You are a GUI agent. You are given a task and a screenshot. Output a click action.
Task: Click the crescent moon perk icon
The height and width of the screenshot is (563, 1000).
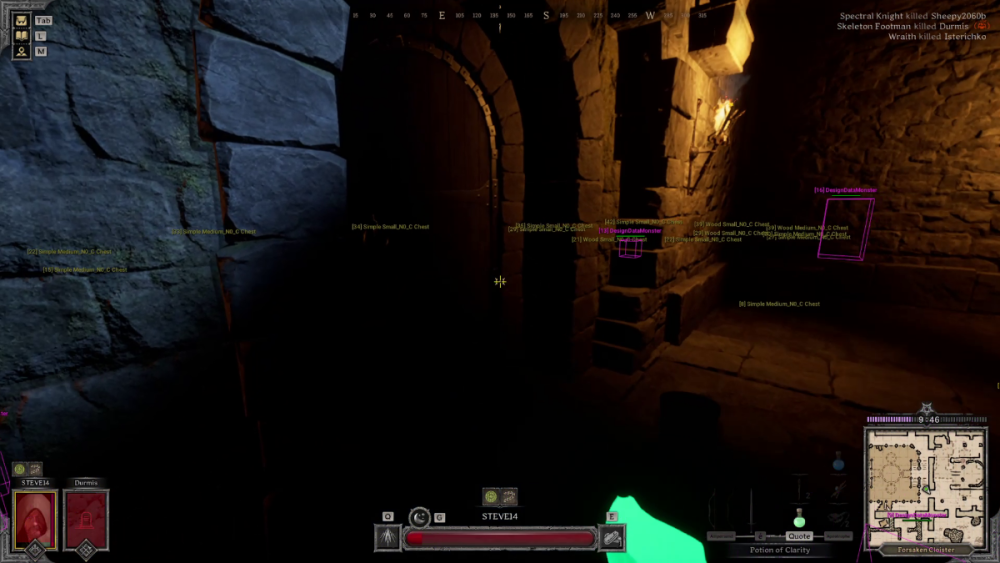click(420, 517)
